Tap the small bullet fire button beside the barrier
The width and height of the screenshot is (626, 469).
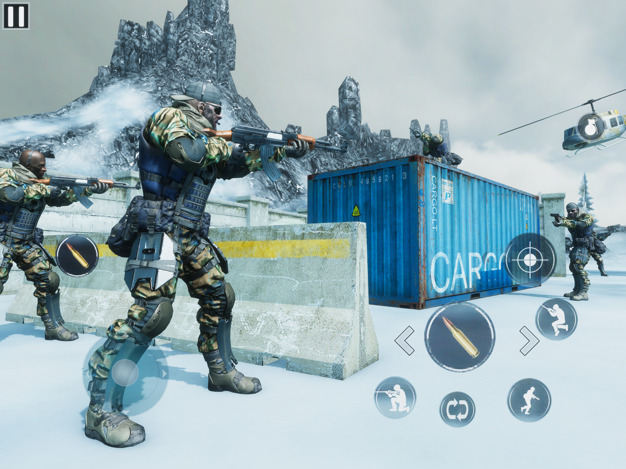pyautogui.click(x=77, y=256)
